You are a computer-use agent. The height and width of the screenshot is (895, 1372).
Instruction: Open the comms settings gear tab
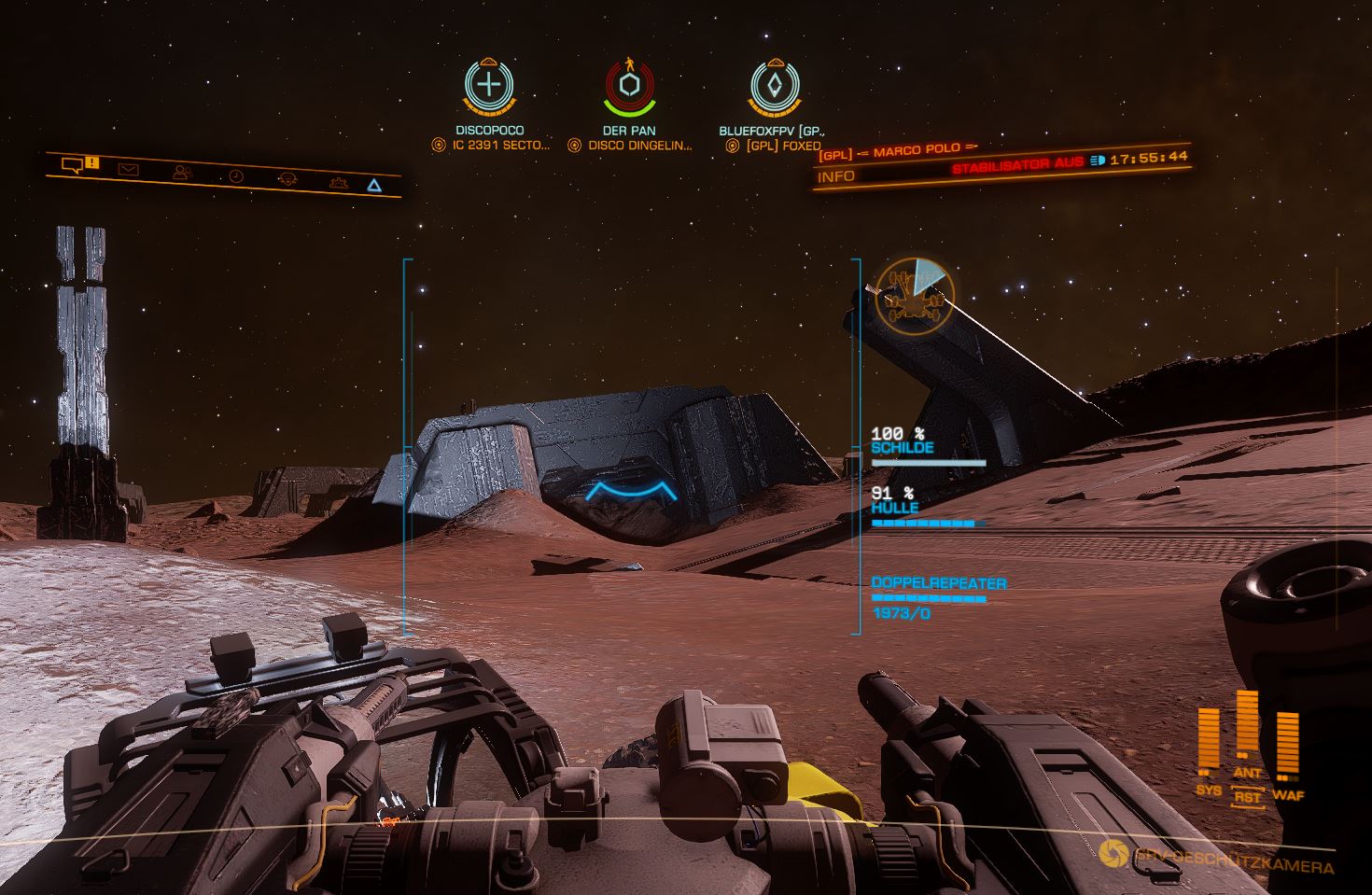[339, 182]
